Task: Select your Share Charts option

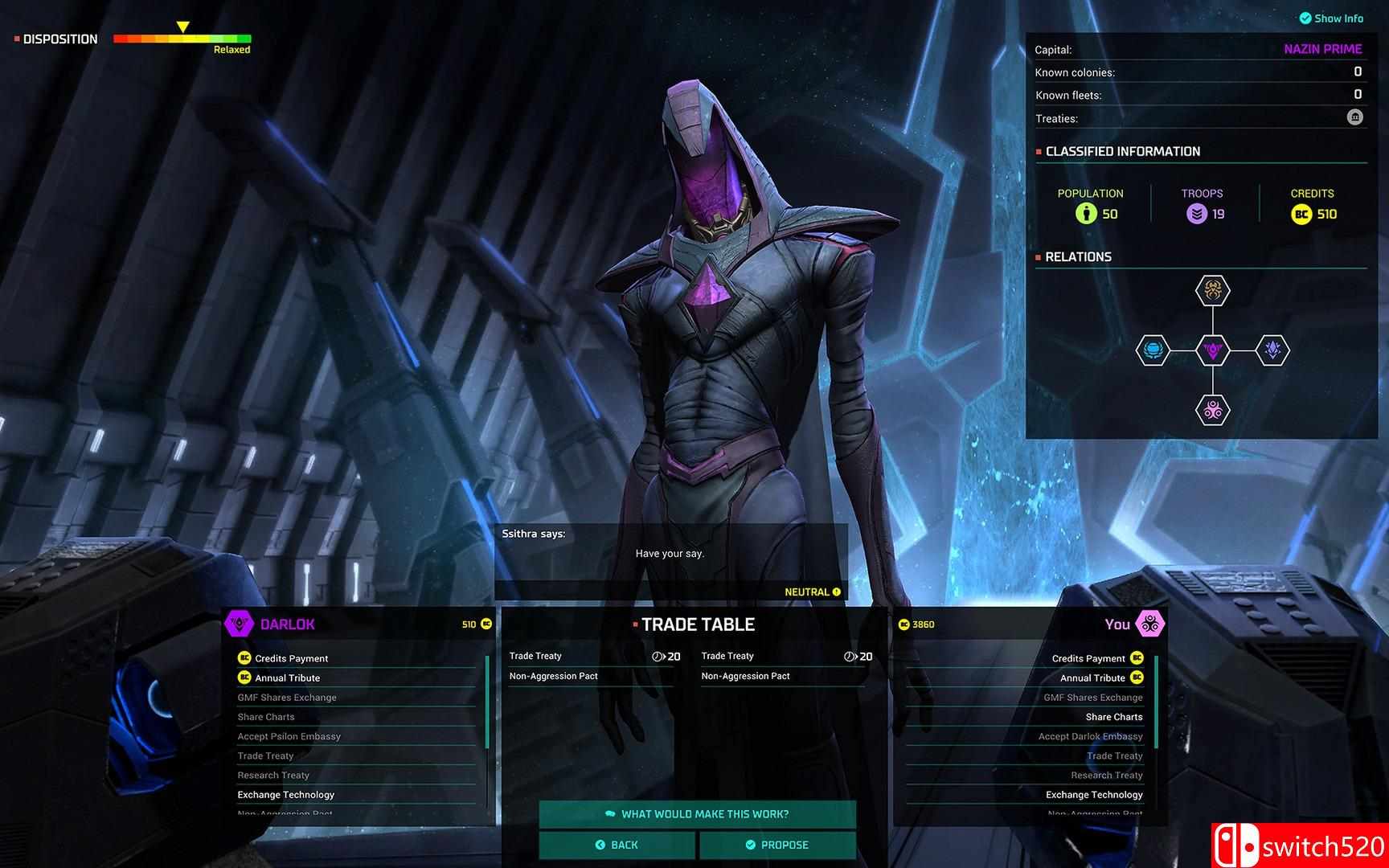Action: click(x=1113, y=717)
